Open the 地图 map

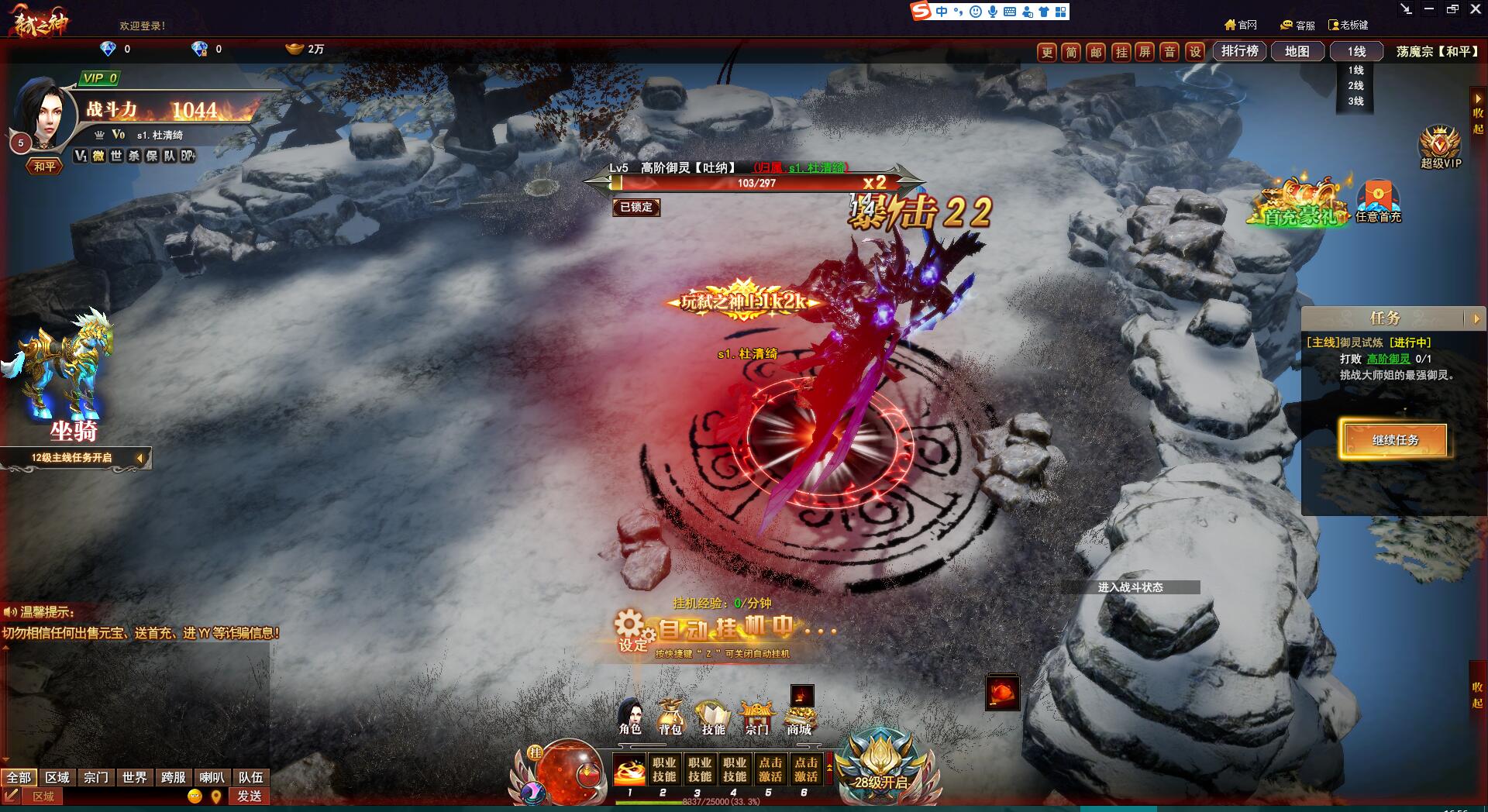point(1297,51)
